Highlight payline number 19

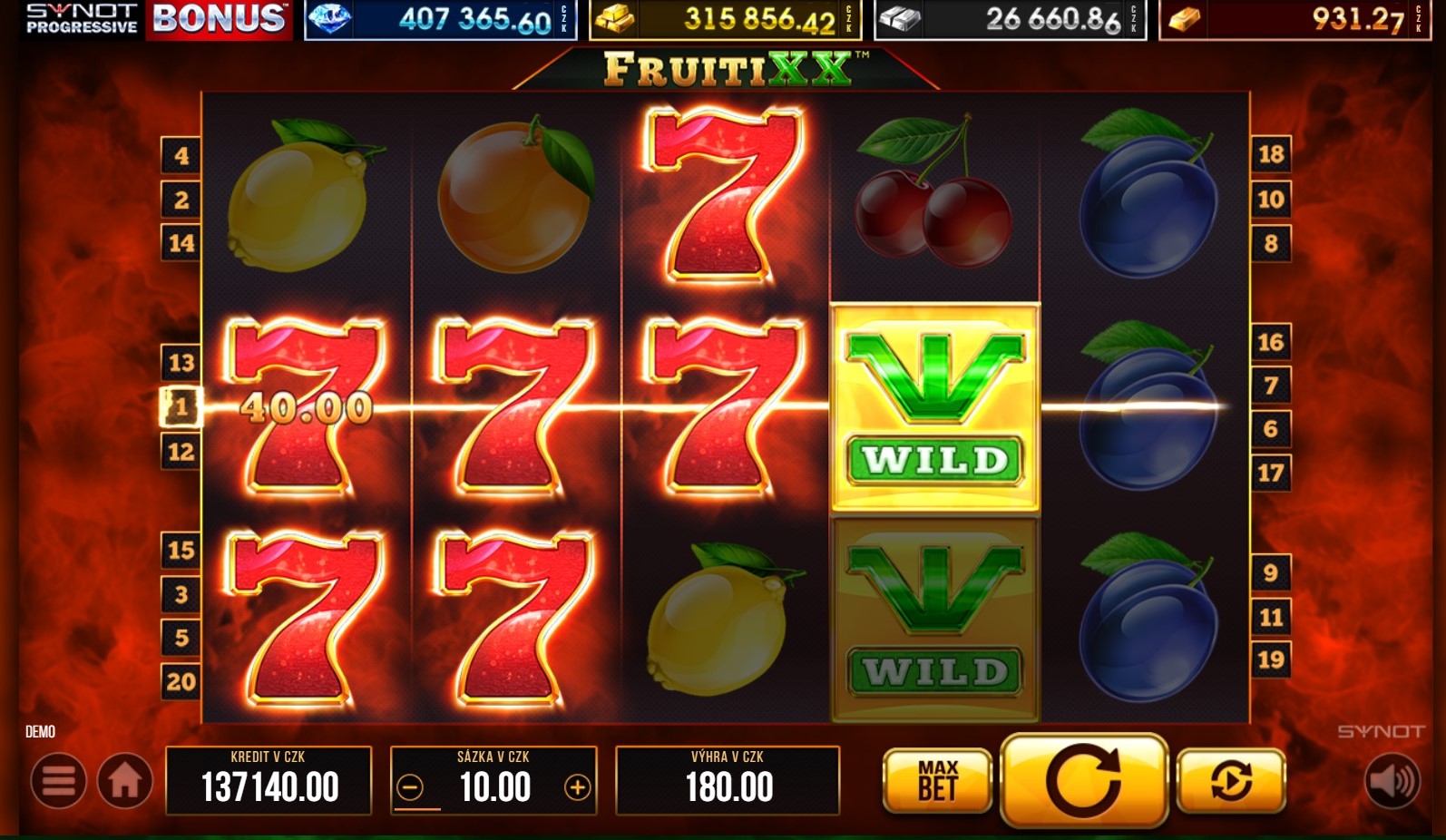pyautogui.click(x=1271, y=659)
